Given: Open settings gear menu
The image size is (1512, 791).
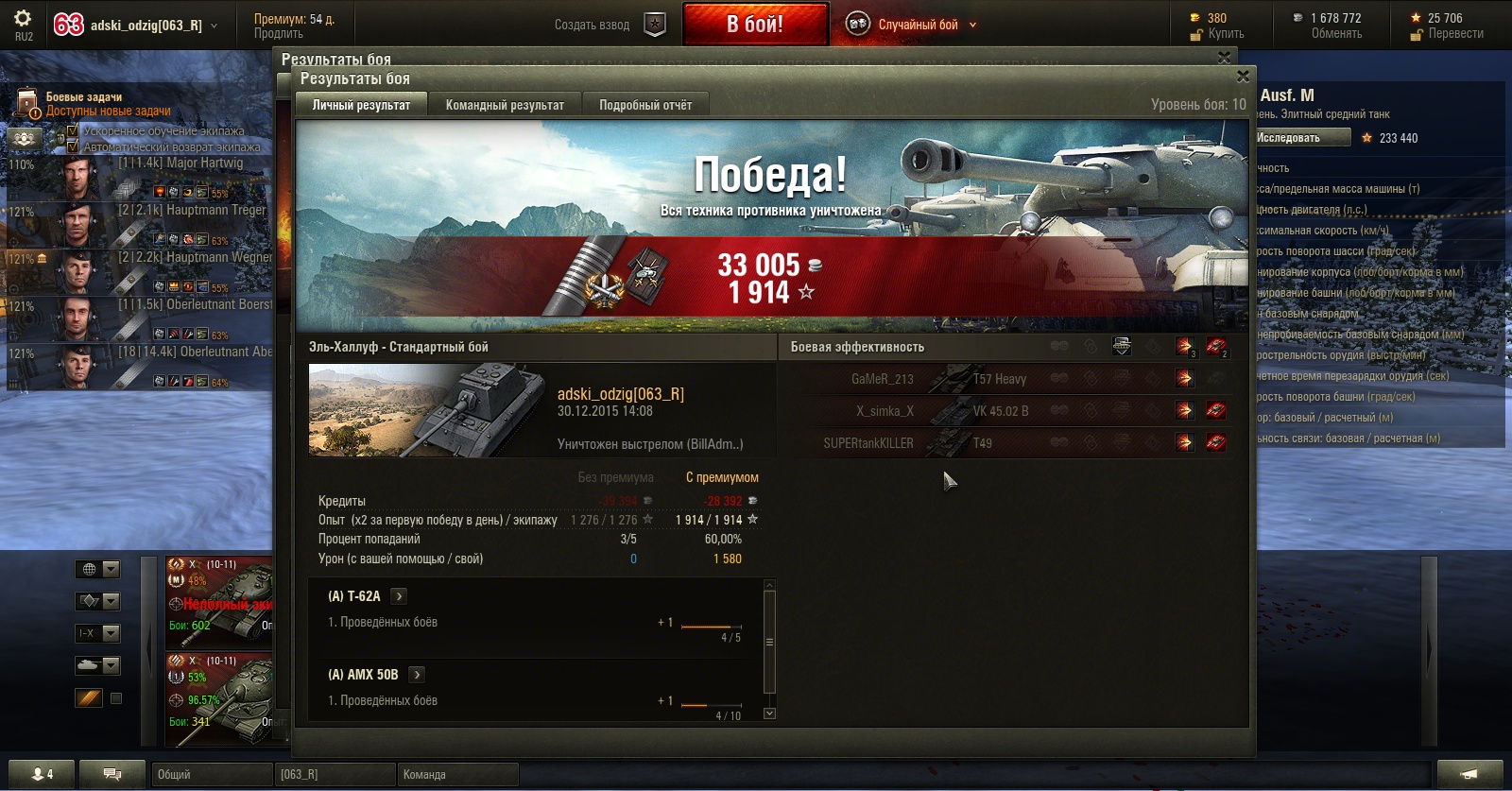Looking at the screenshot, I should tap(23, 19).
